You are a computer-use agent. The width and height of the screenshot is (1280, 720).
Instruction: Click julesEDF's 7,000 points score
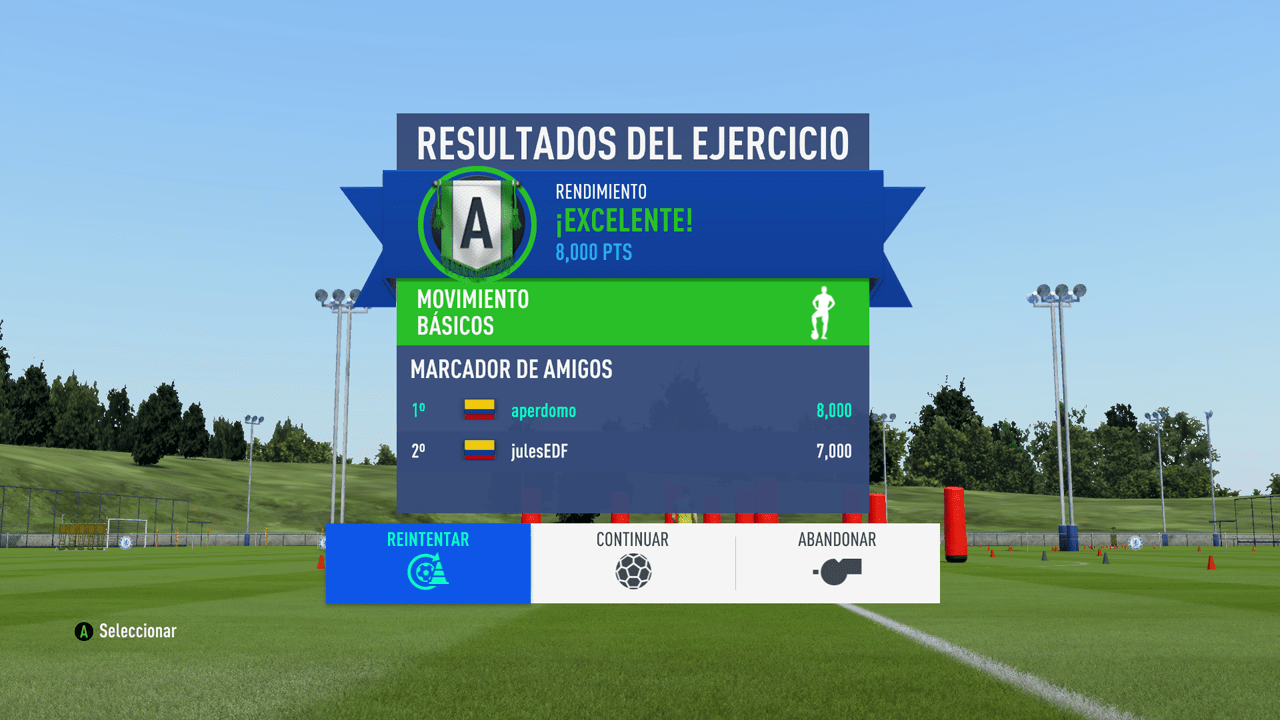[x=836, y=450]
